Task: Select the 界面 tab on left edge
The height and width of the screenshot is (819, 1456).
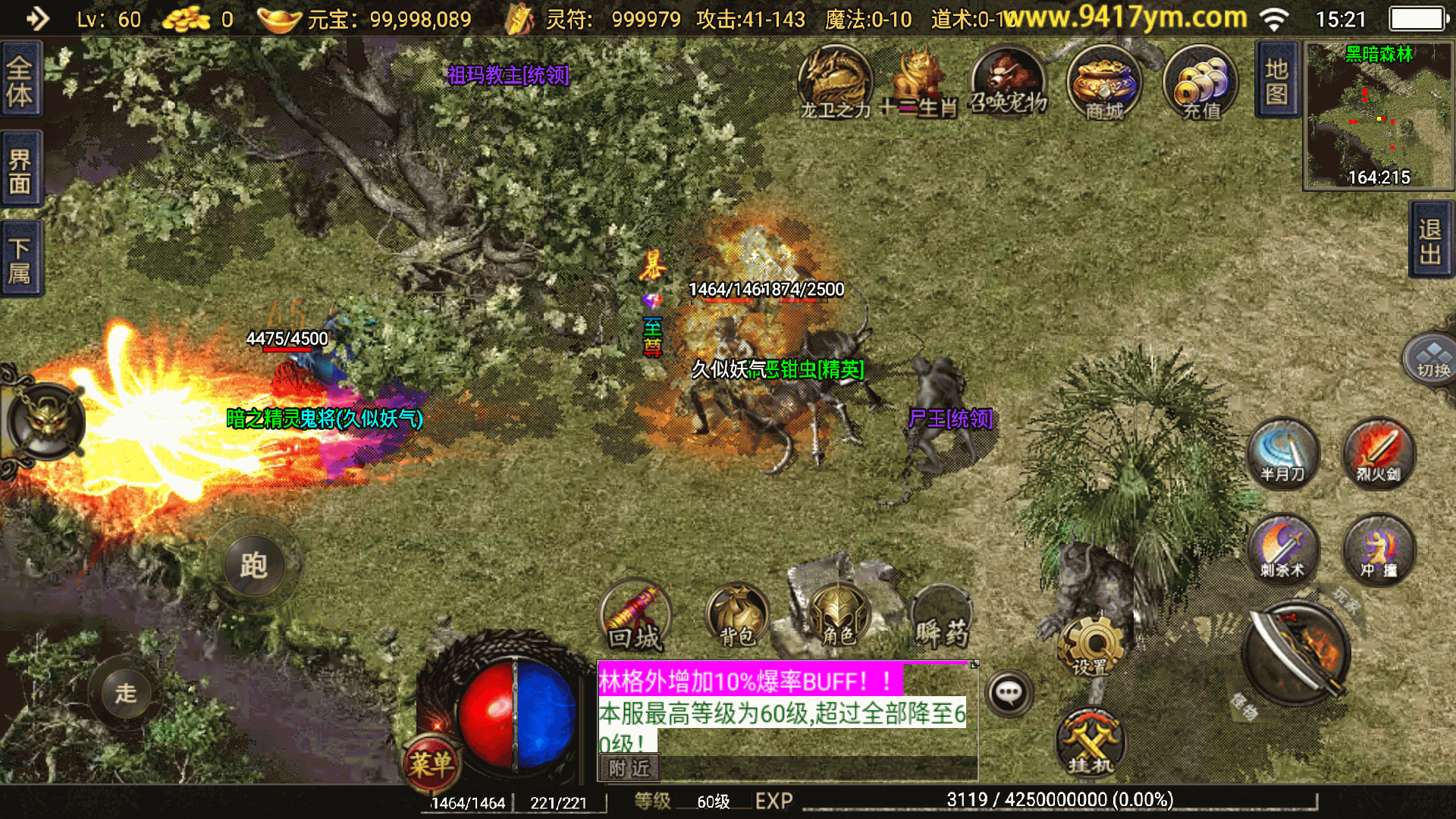Action: (x=20, y=170)
